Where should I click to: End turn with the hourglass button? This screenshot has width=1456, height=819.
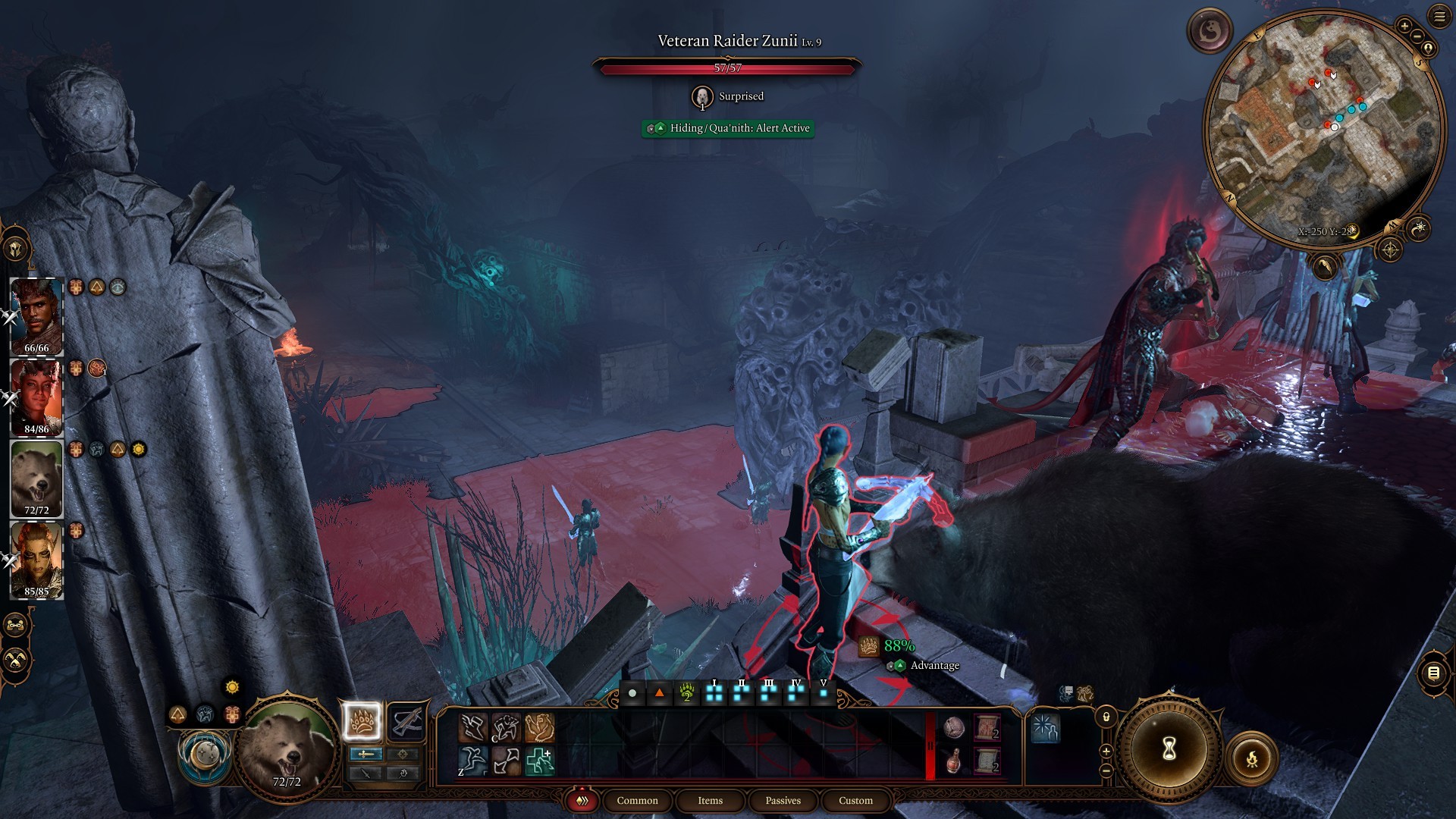(1169, 749)
